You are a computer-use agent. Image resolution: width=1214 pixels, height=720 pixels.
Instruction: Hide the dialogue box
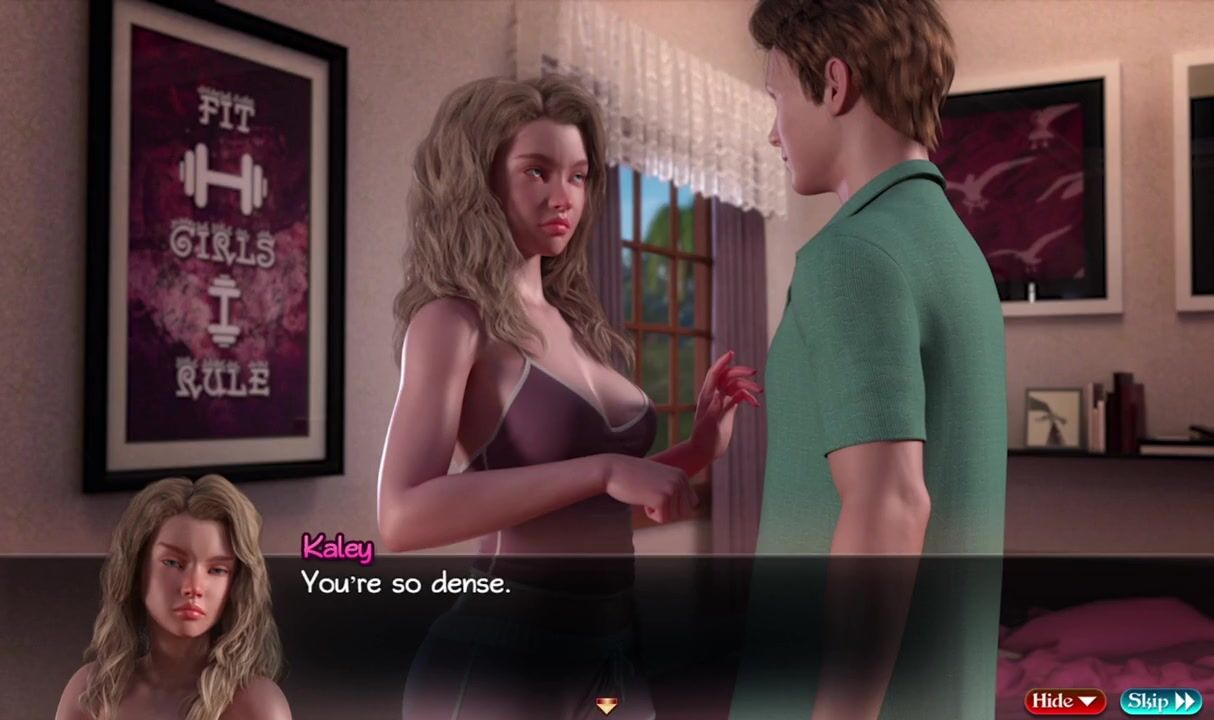pyautogui.click(x=1064, y=701)
